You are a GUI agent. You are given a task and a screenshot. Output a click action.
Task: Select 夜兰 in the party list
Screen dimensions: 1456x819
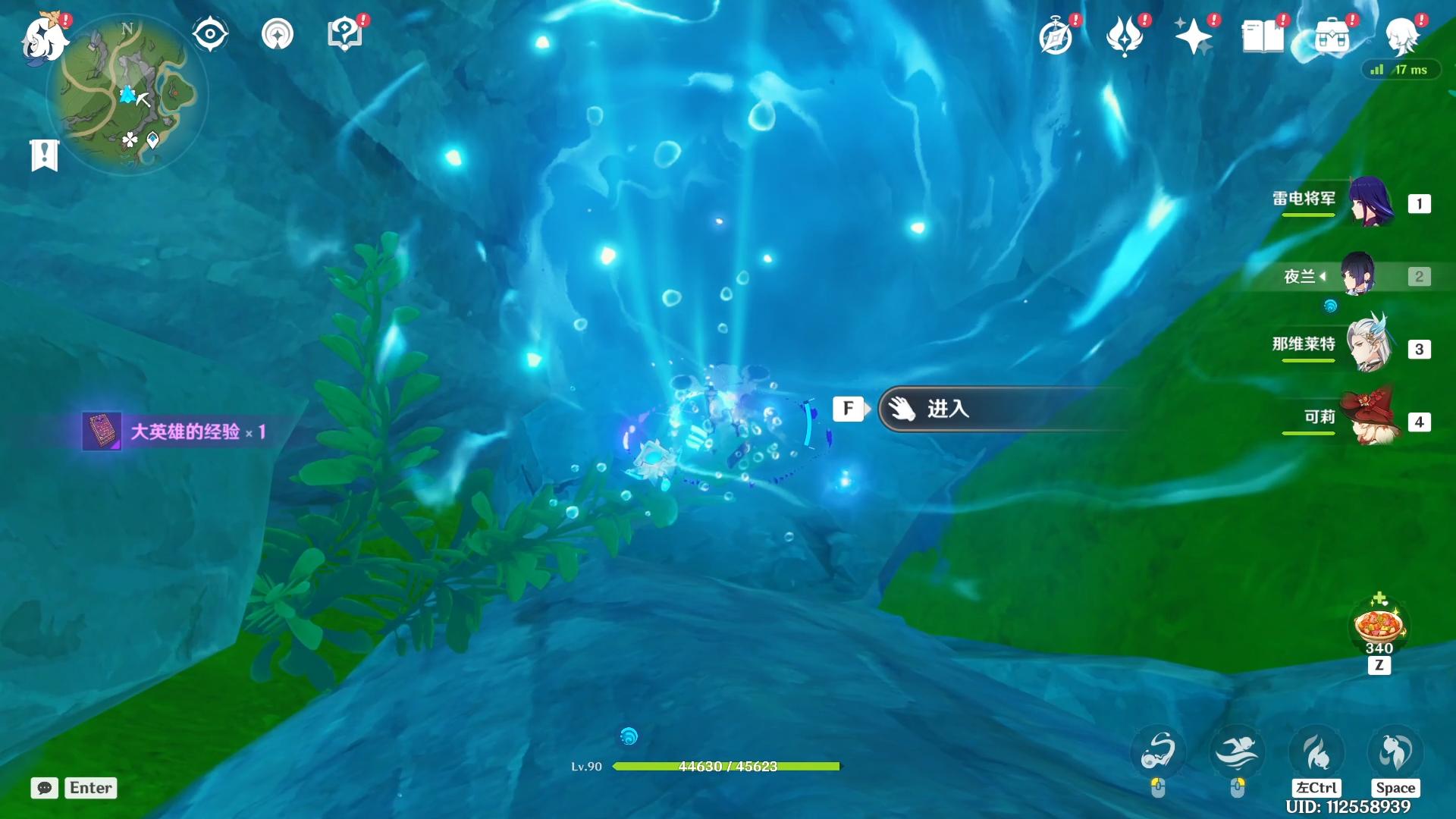[x=1357, y=275]
